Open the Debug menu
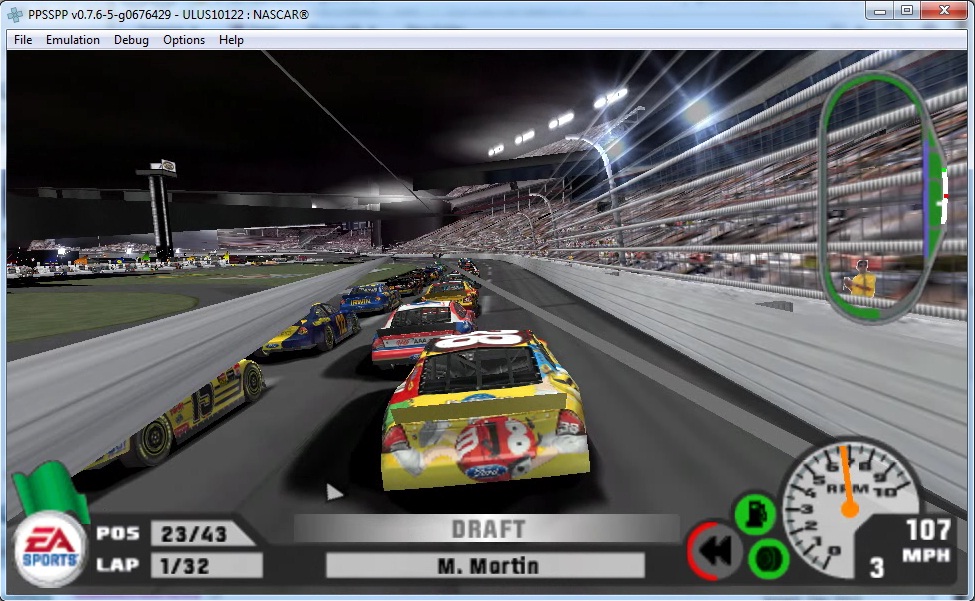The height and width of the screenshot is (601, 975). point(131,40)
